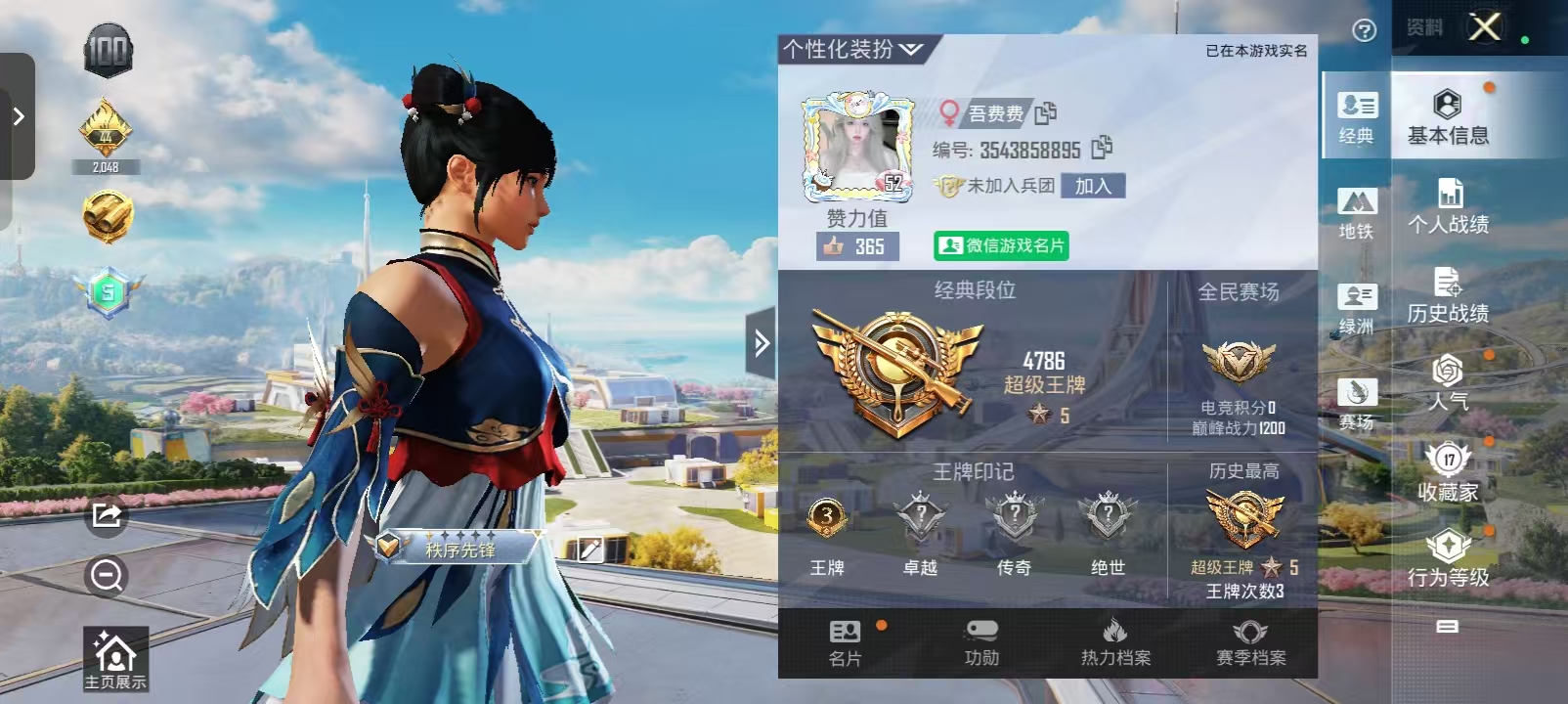The image size is (1568, 704).
Task: Click the zoom-out magnifier icon
Action: point(104,577)
